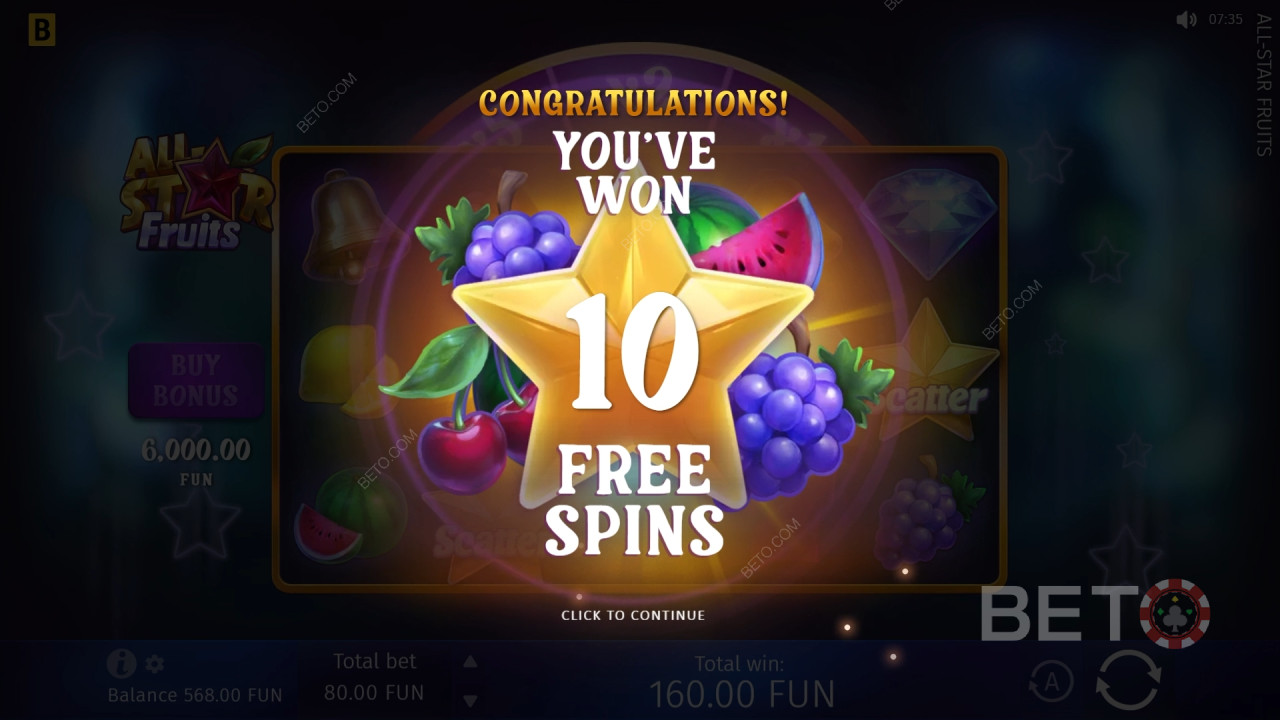Click the Balance 568.00 FUN field
Image resolution: width=1280 pixels, height=720 pixels.
pyautogui.click(x=197, y=693)
